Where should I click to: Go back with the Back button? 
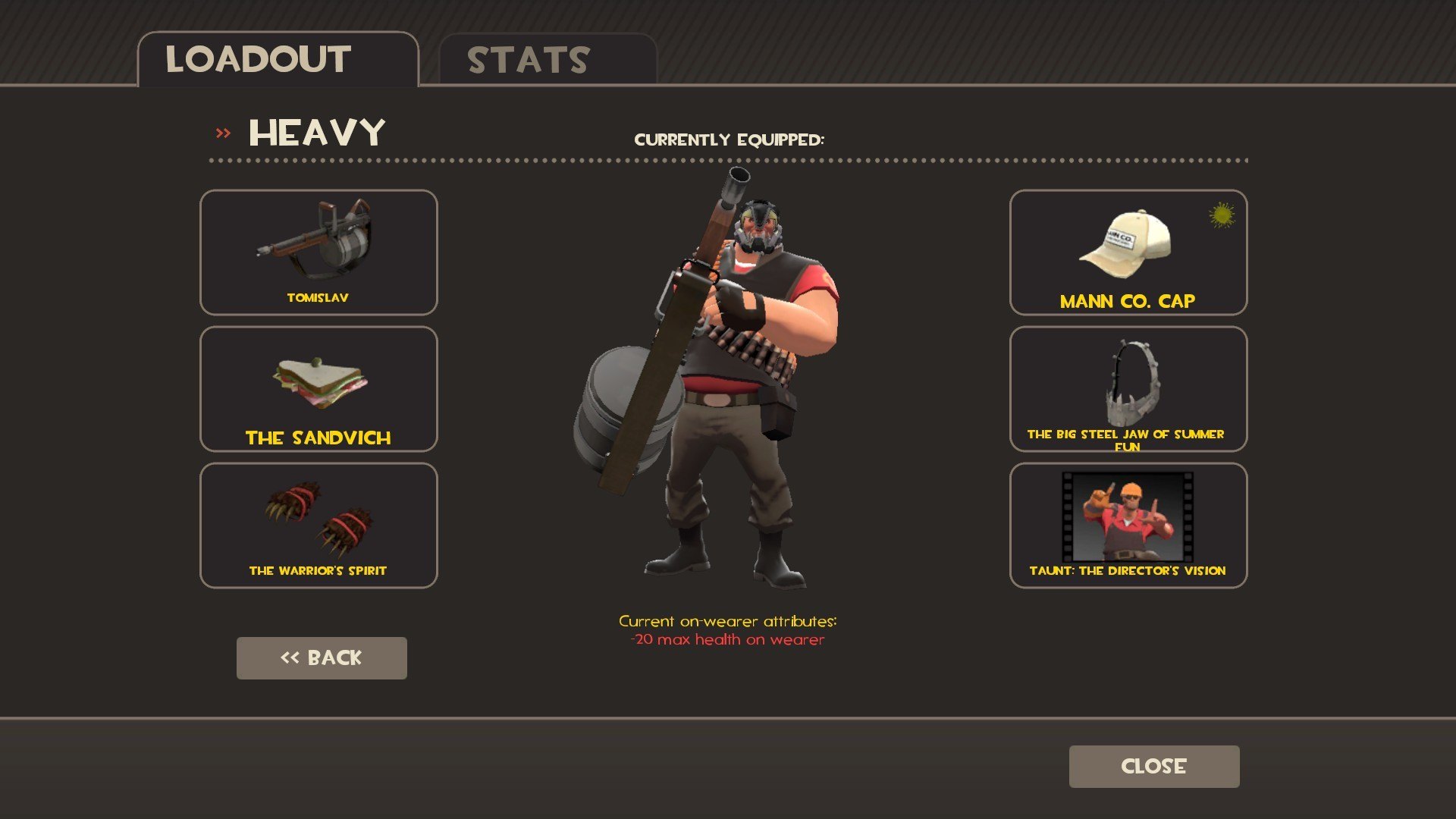(x=322, y=657)
